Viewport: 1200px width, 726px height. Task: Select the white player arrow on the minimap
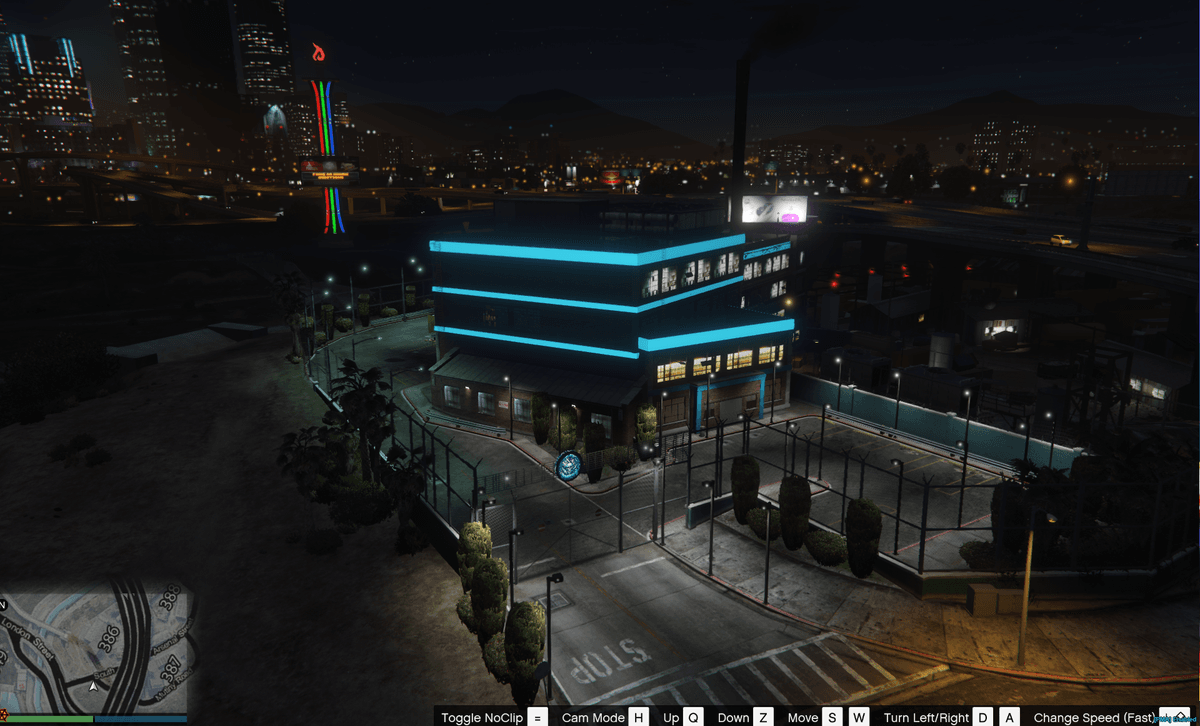(x=93, y=686)
